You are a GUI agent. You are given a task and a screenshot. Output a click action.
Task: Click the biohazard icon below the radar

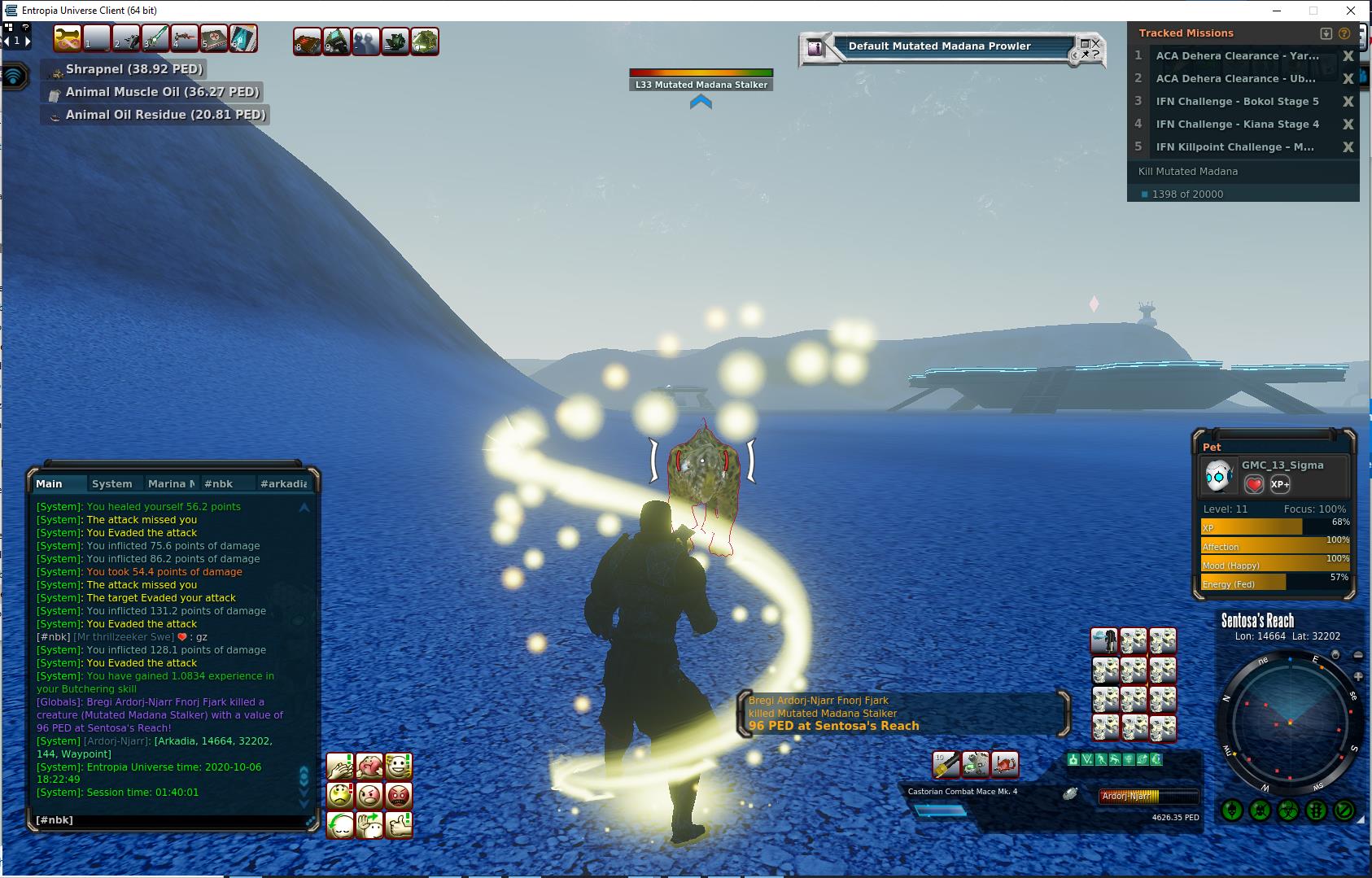click(x=1288, y=810)
